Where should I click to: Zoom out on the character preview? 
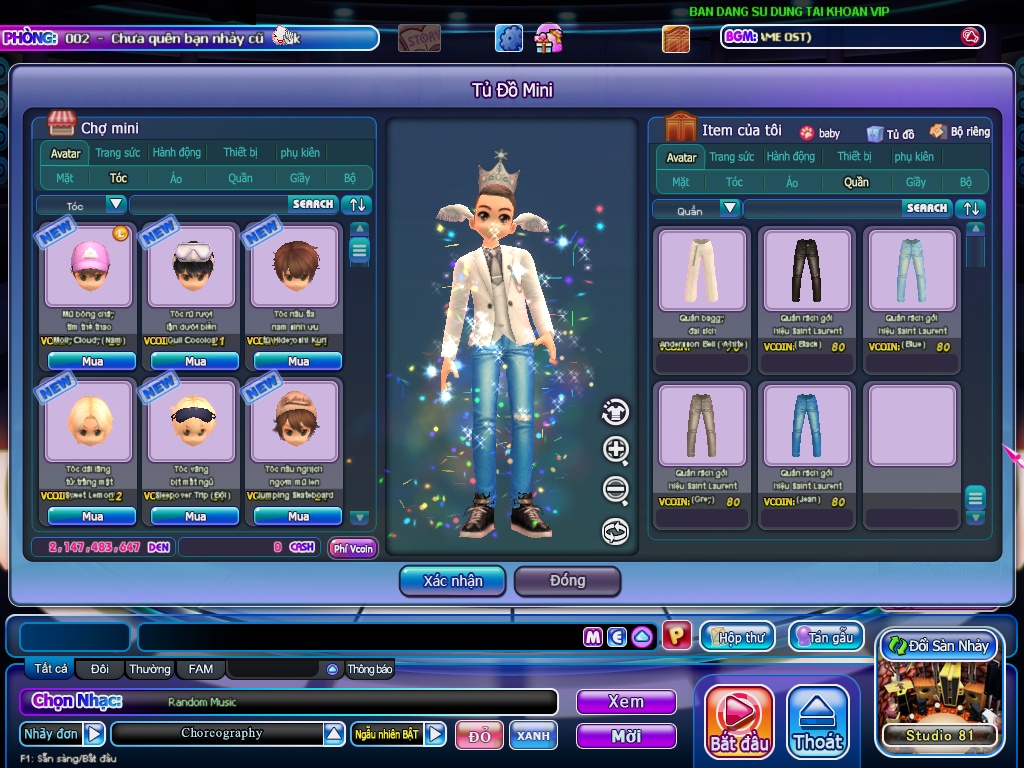pyautogui.click(x=616, y=490)
